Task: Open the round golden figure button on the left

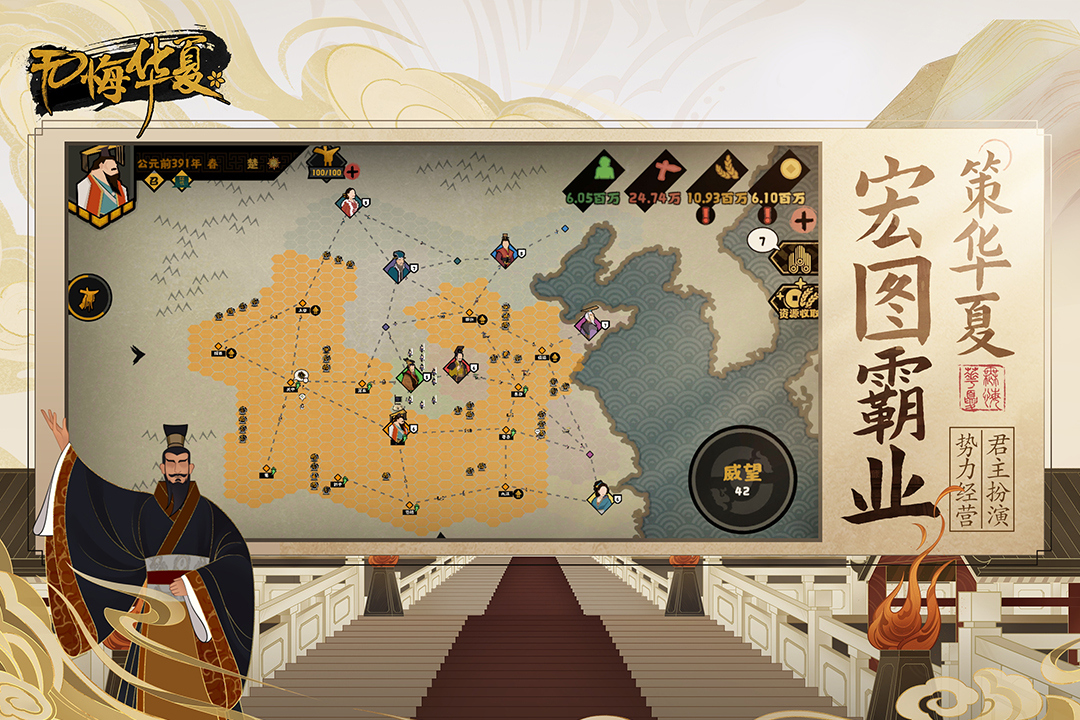Action: [x=88, y=296]
